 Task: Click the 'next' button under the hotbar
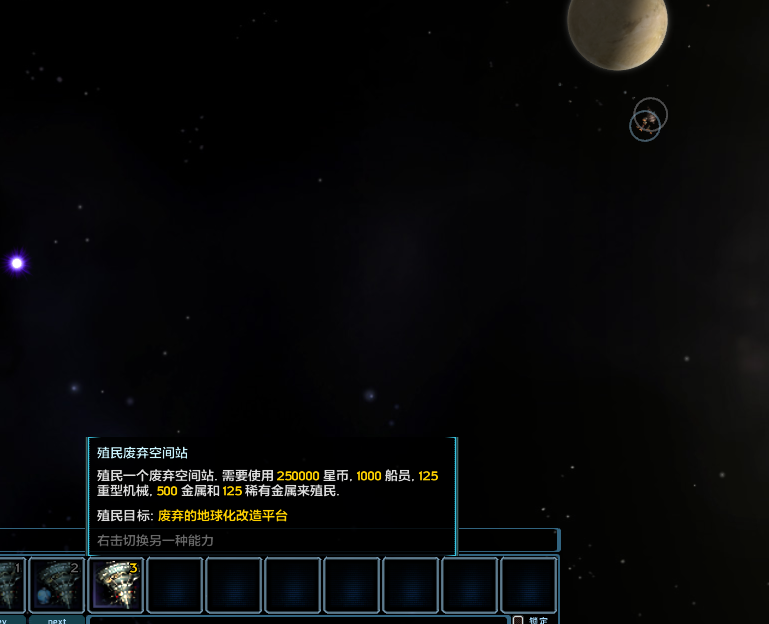pyautogui.click(x=57, y=620)
